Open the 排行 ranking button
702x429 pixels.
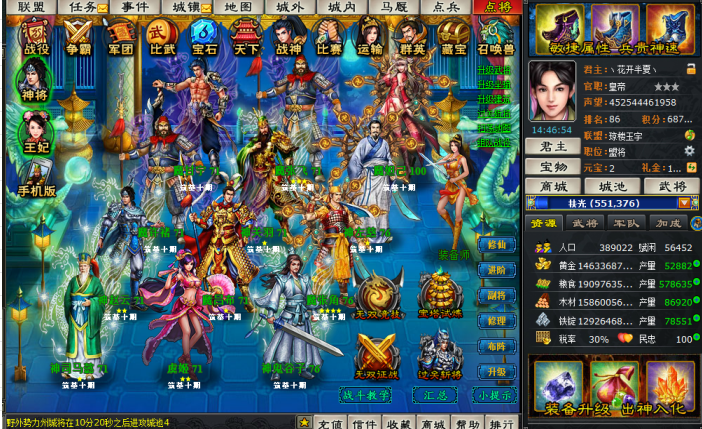tap(502, 422)
